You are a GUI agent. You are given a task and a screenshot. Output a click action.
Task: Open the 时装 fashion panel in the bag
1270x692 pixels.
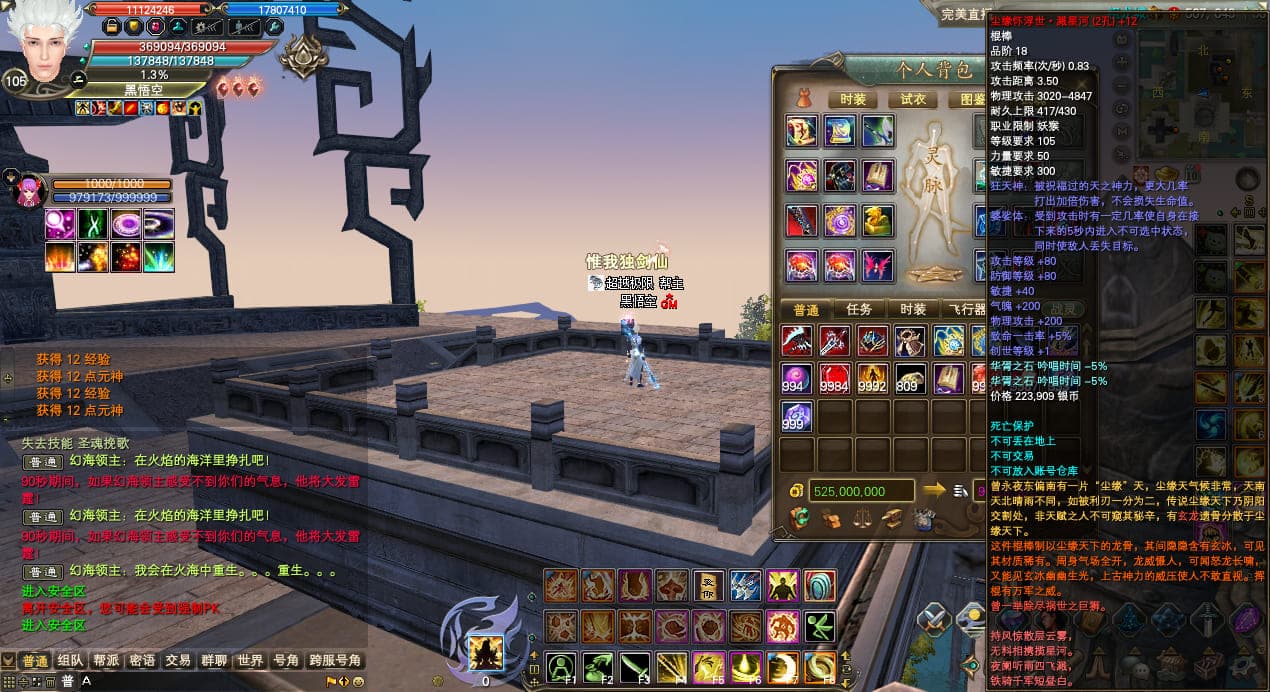point(853,99)
